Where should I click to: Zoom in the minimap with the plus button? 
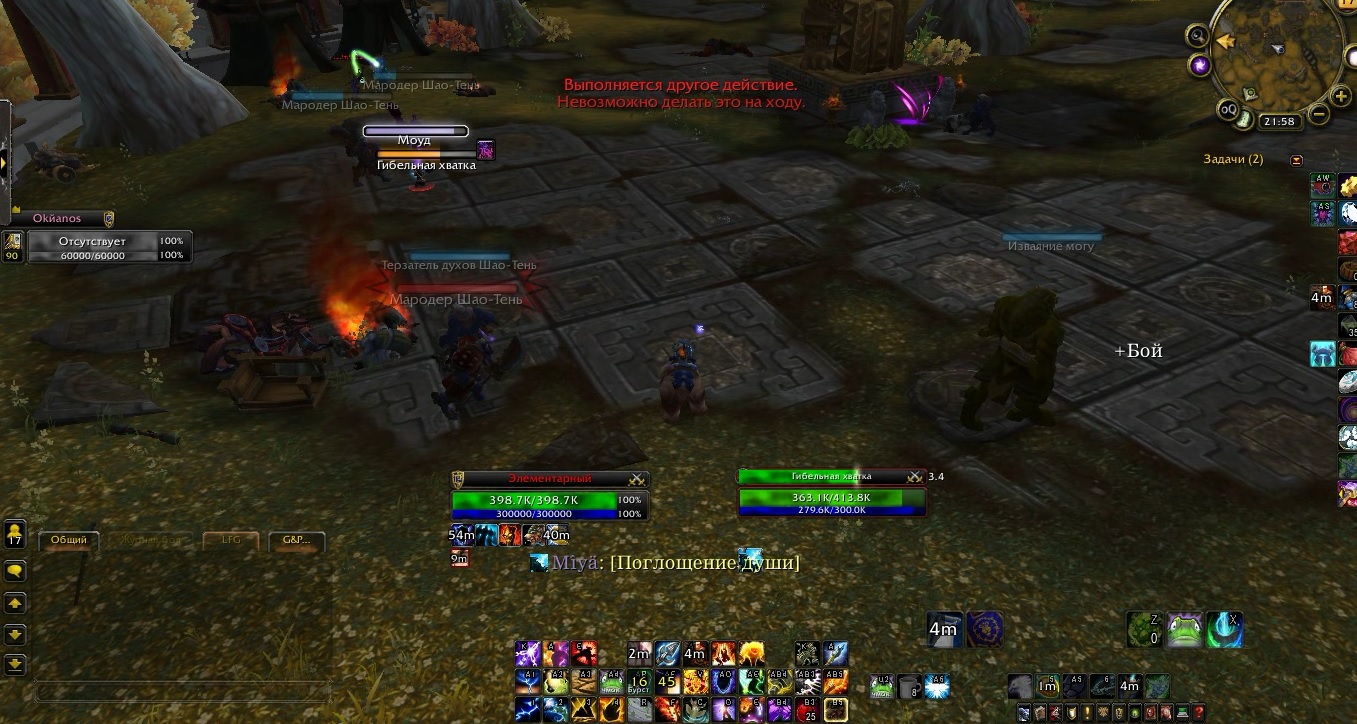click(1340, 96)
